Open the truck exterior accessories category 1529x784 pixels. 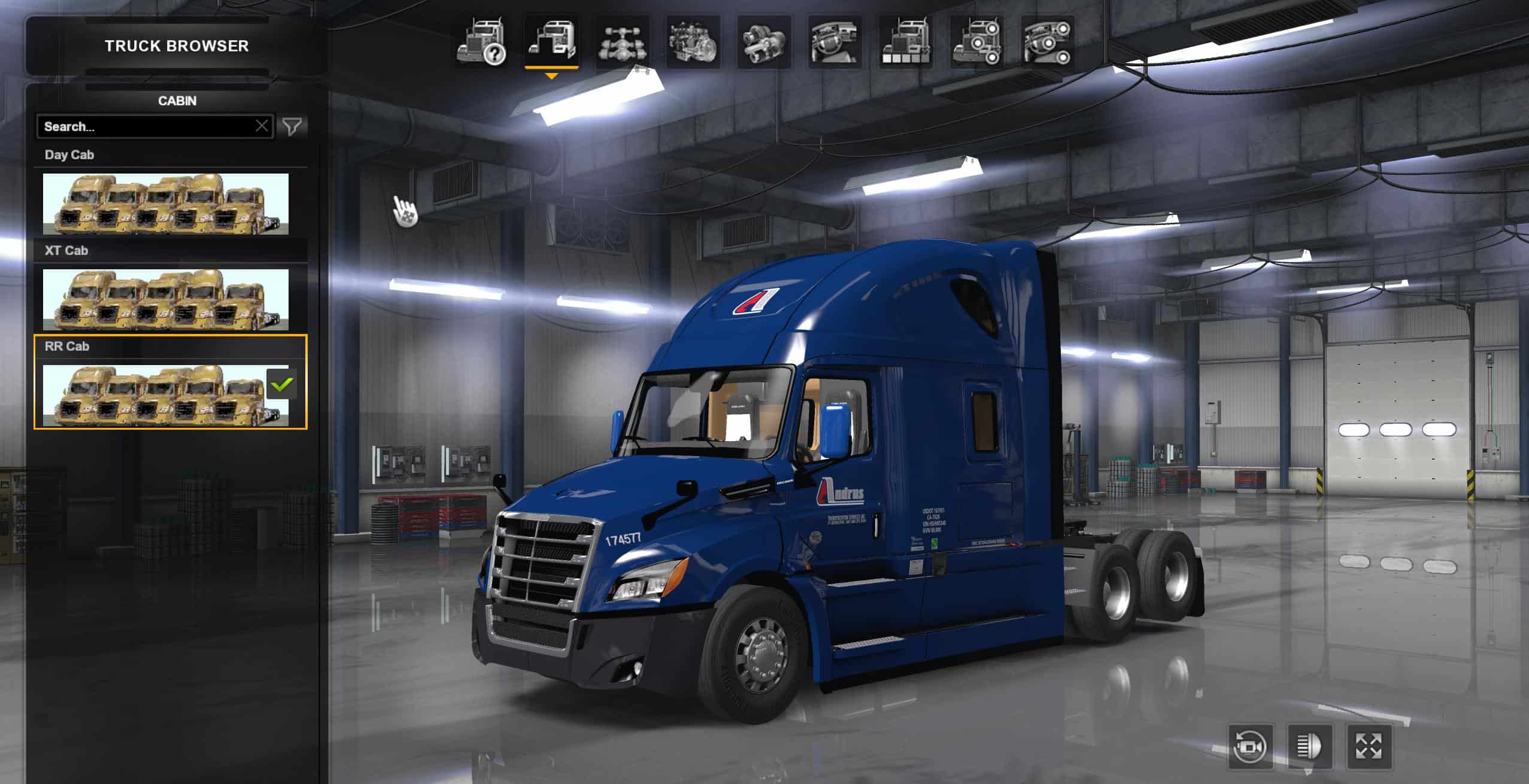977,42
